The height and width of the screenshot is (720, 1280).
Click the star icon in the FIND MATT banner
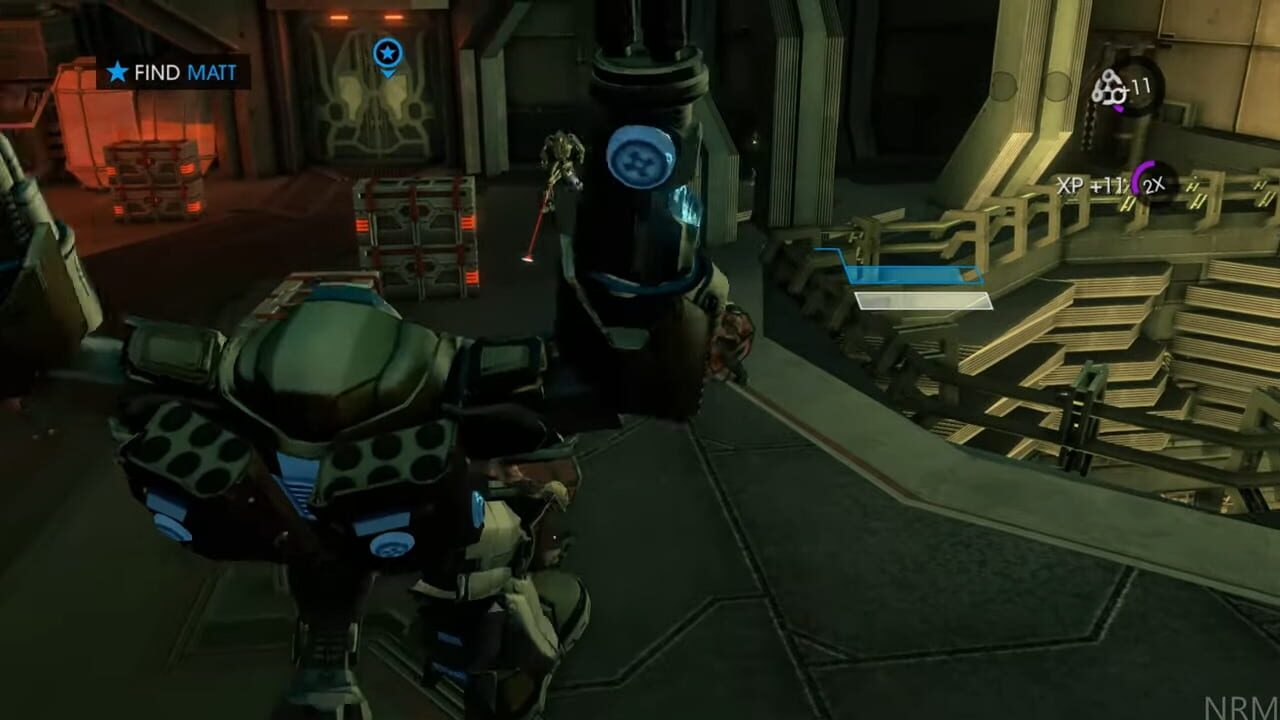click(116, 71)
